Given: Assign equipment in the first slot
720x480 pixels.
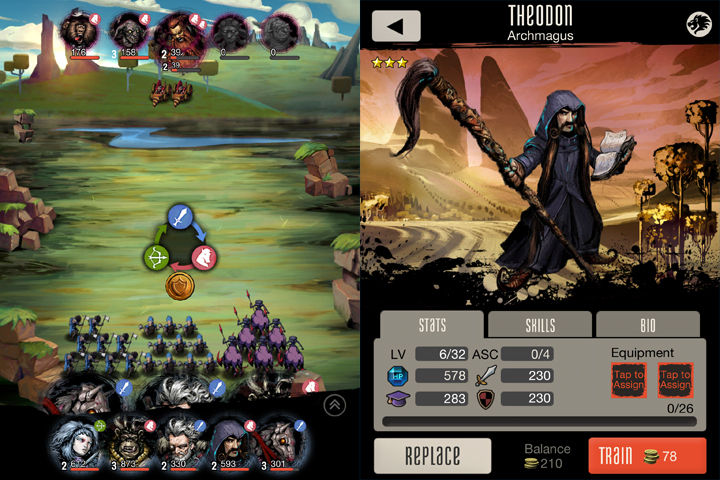Looking at the screenshot, I should tap(629, 380).
